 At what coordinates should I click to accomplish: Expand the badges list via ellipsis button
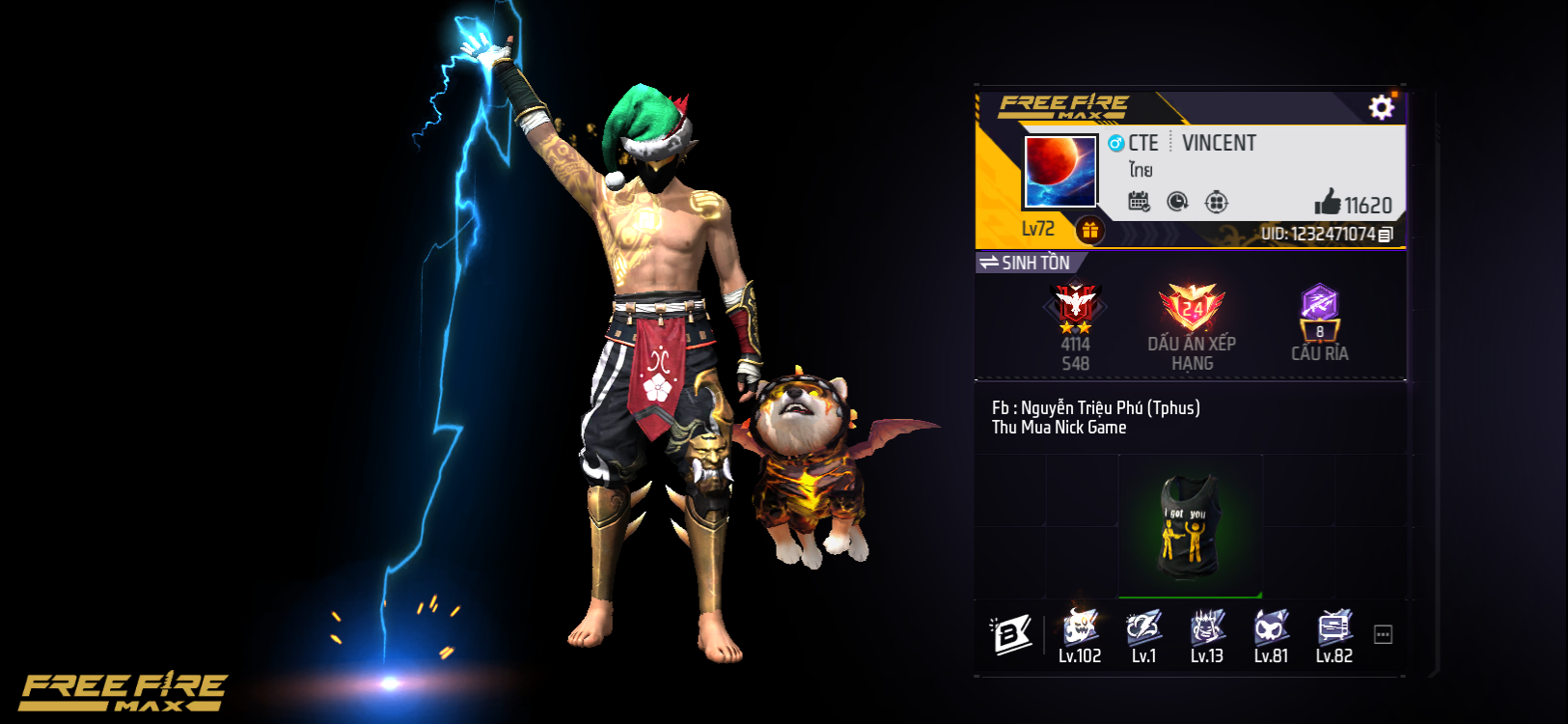[1382, 632]
